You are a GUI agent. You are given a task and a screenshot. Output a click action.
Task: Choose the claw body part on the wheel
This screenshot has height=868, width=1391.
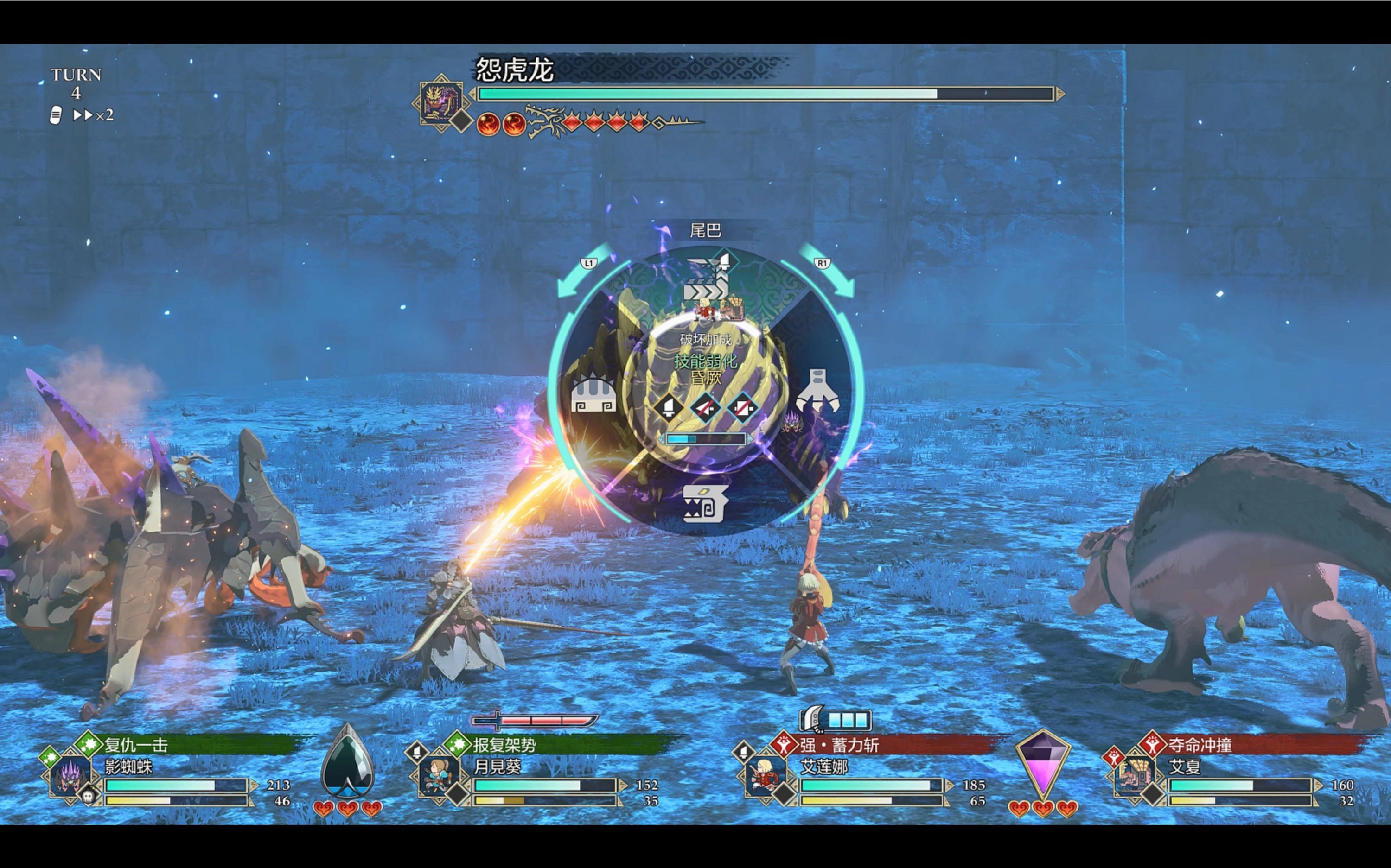point(818,392)
